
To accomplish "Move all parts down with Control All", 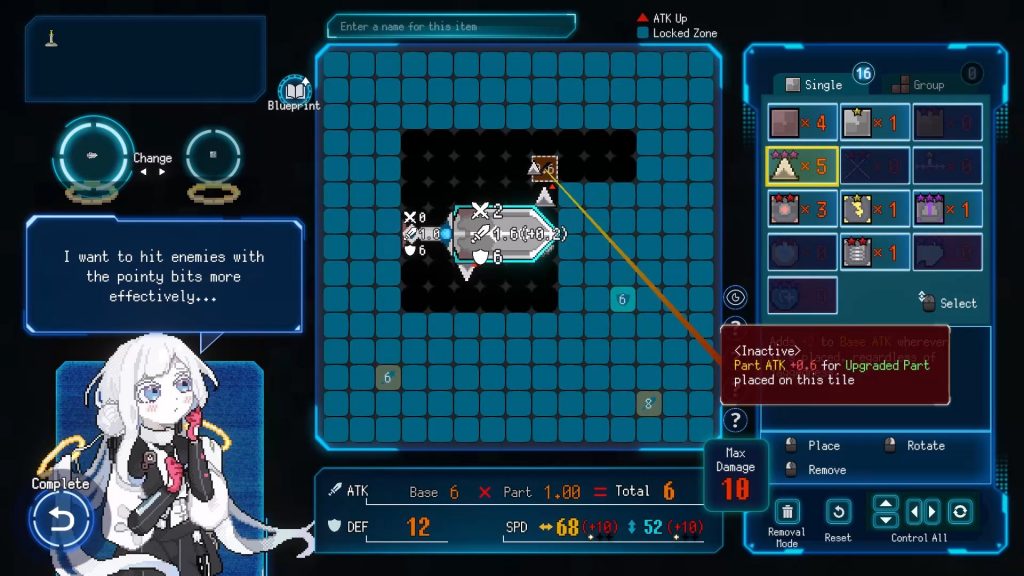I will coord(886,520).
